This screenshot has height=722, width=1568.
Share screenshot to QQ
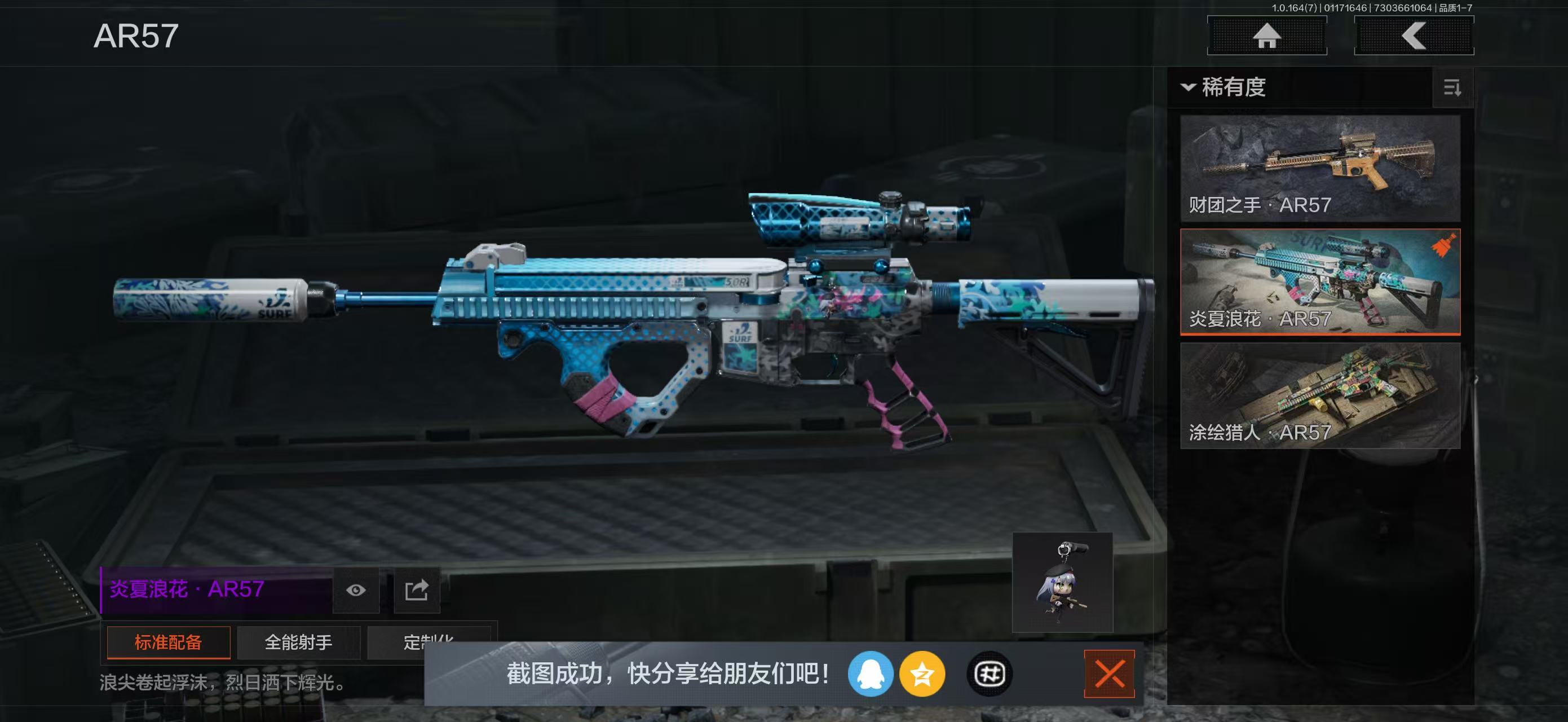point(870,674)
